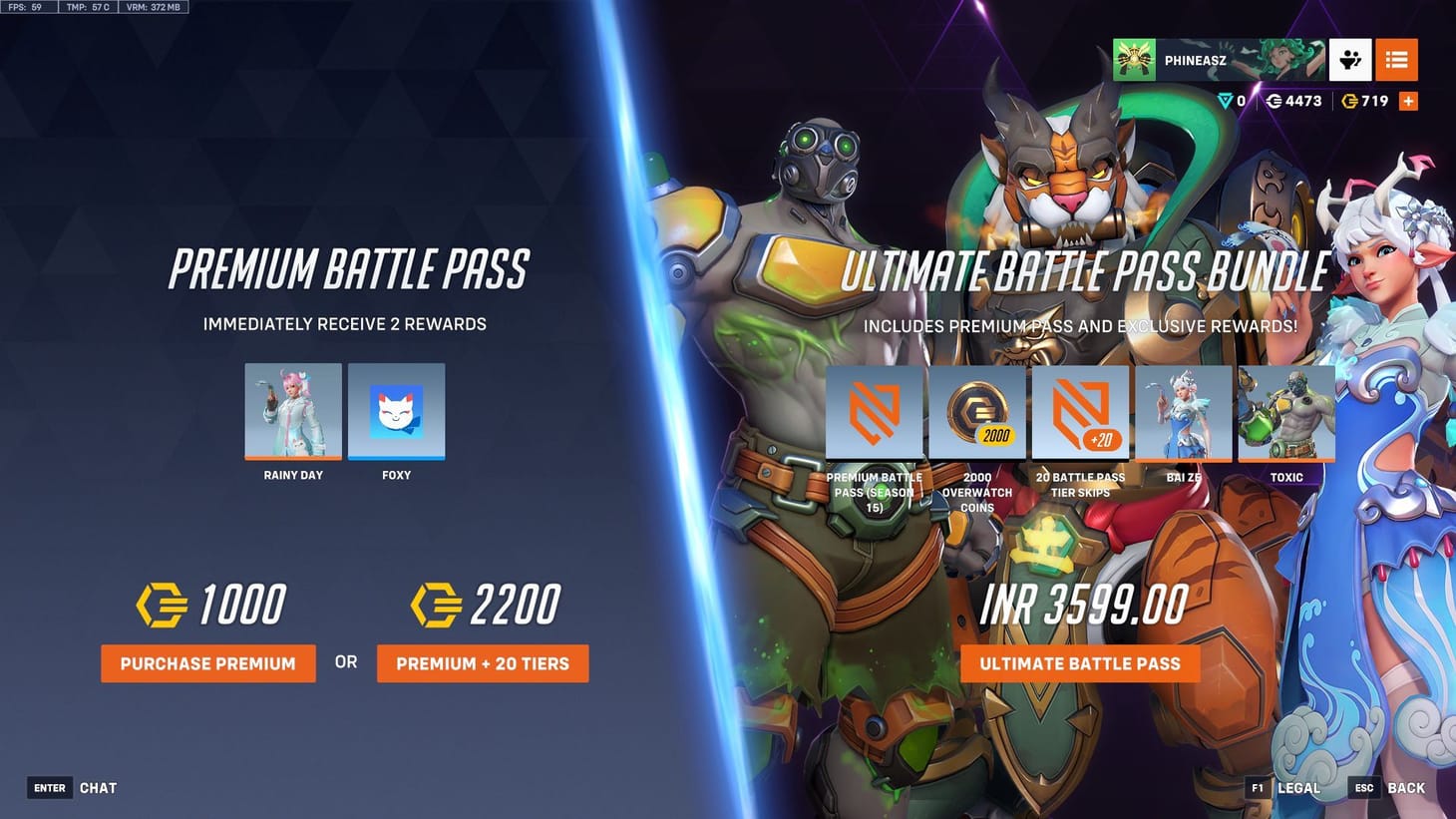
Task: Purchase Premium for 1000 coins
Action: (207, 663)
